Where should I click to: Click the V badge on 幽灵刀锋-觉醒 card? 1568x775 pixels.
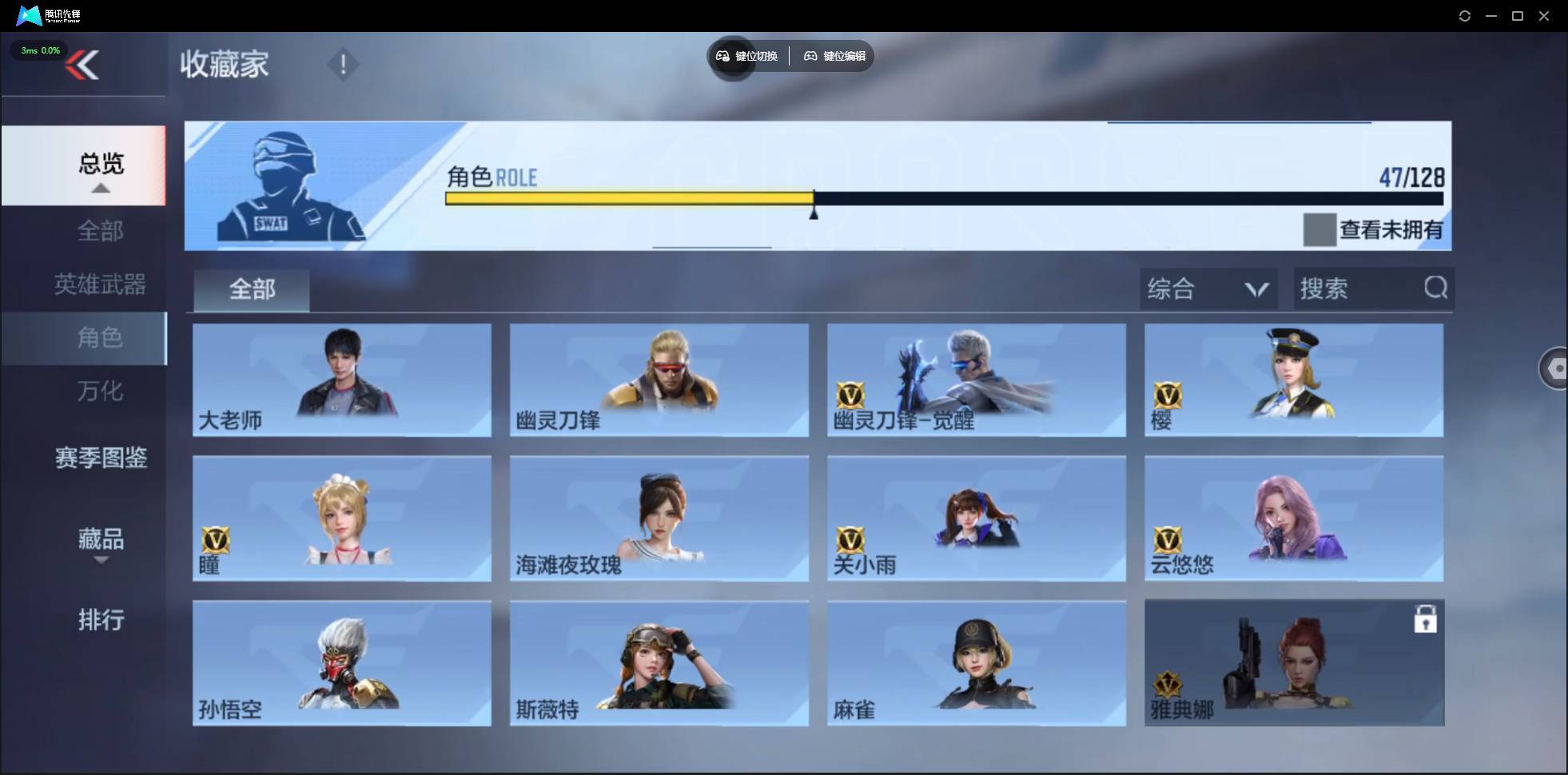[849, 395]
